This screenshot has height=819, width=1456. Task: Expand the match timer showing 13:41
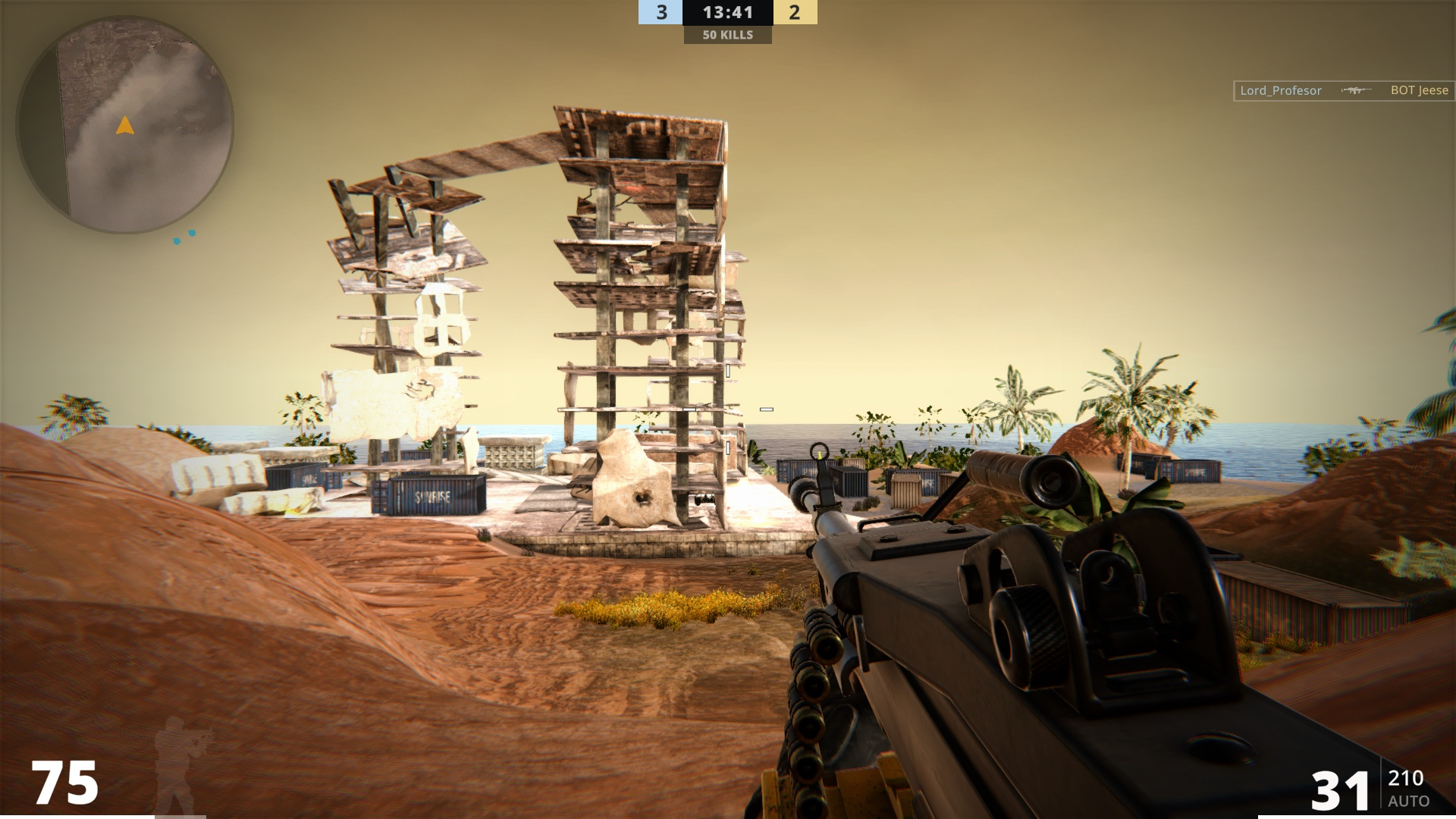click(728, 12)
